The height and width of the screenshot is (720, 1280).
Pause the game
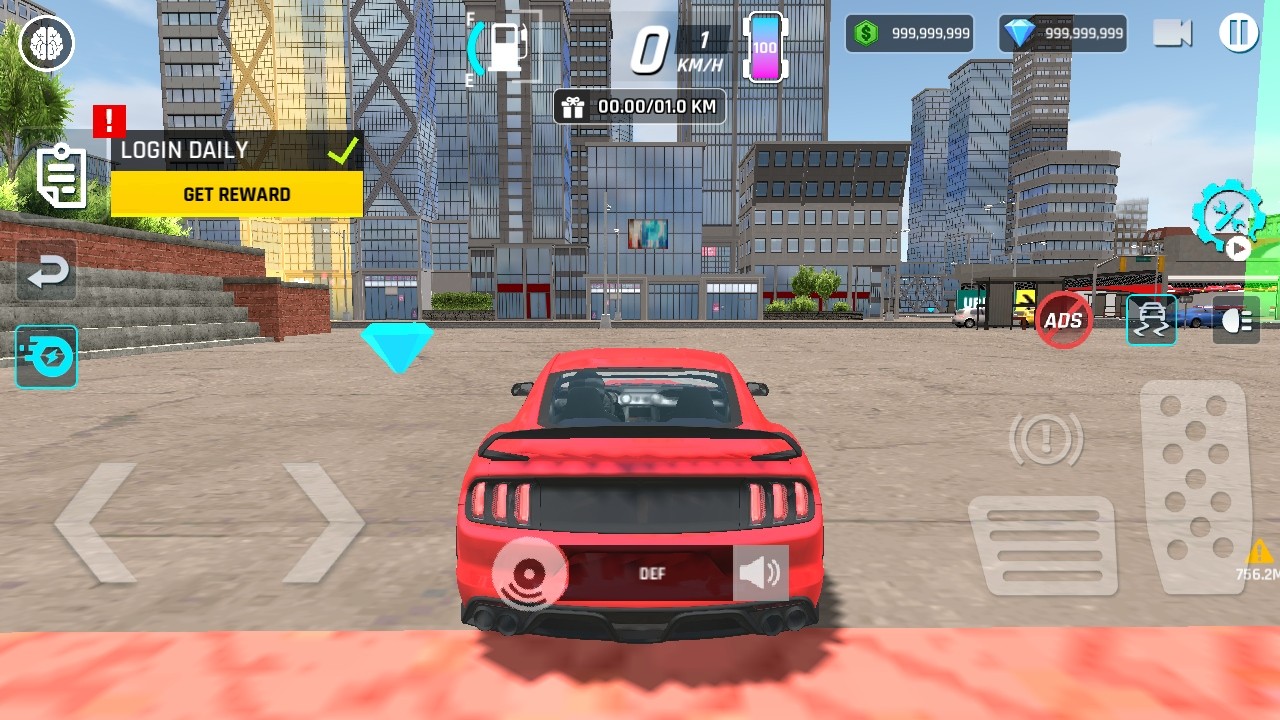[1238, 33]
